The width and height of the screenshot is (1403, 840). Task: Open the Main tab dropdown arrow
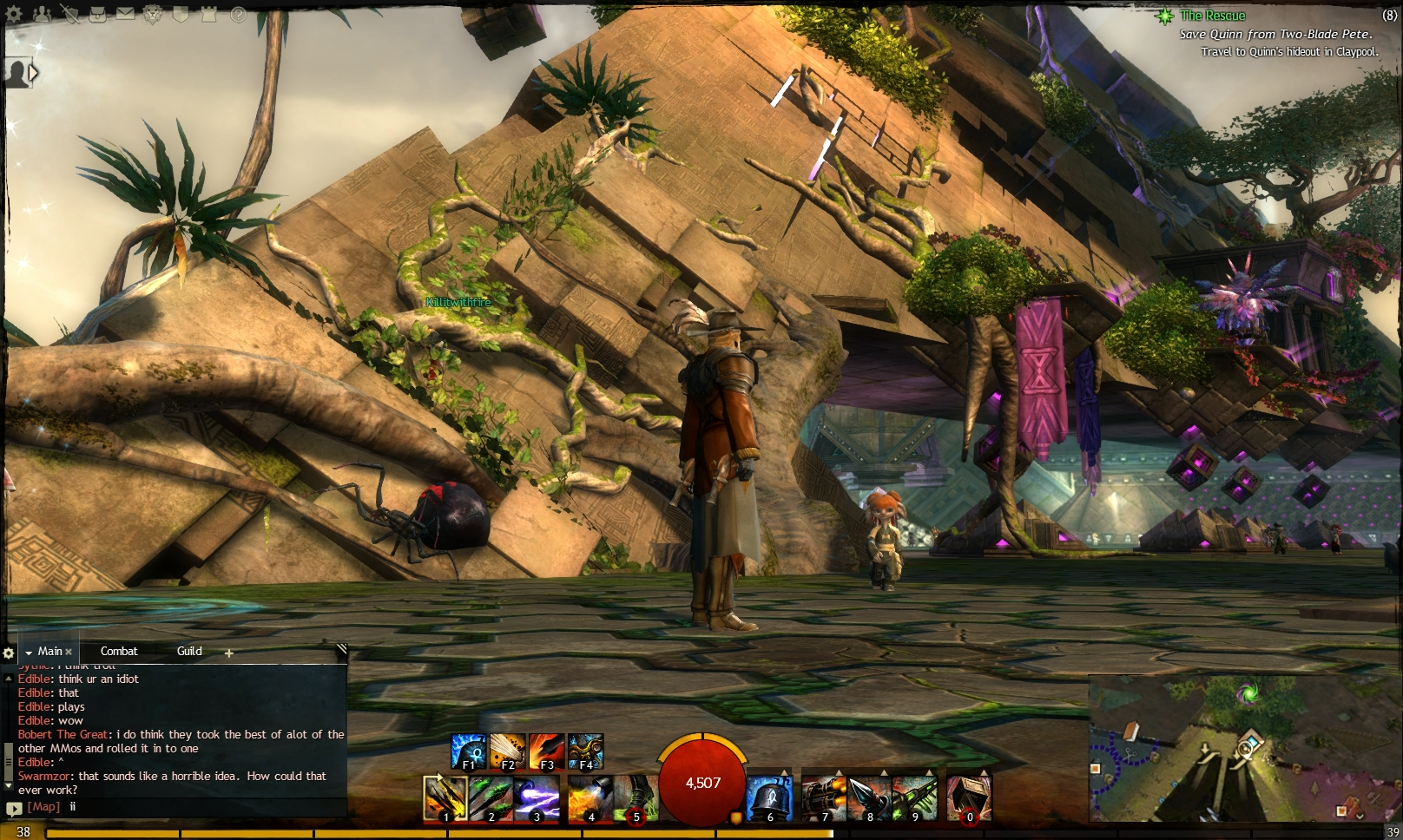30,651
